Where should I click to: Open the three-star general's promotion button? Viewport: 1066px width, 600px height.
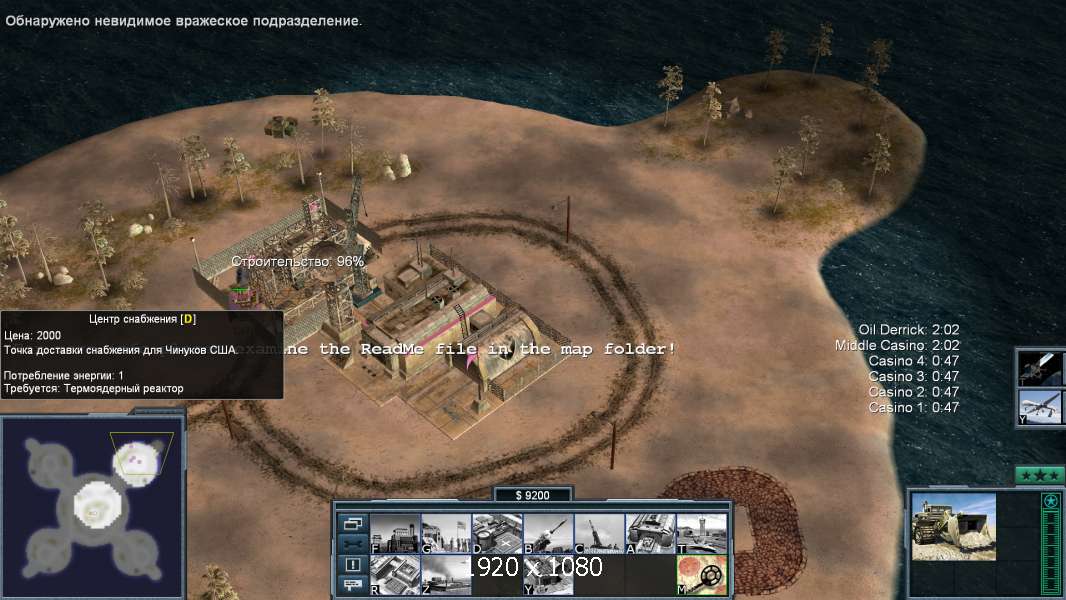[x=1039, y=475]
